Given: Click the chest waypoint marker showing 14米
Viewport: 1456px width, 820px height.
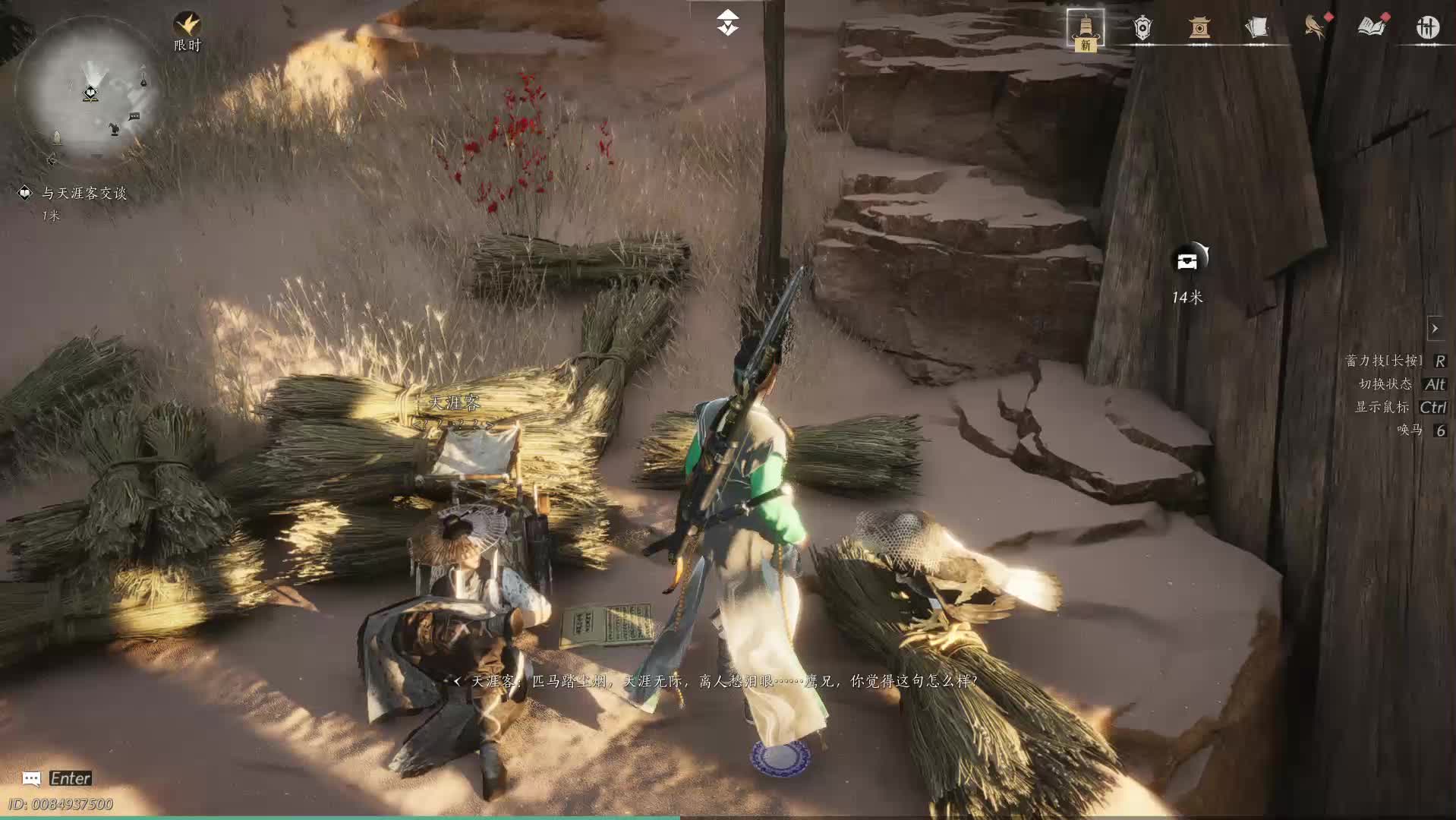Looking at the screenshot, I should pos(1188,261).
